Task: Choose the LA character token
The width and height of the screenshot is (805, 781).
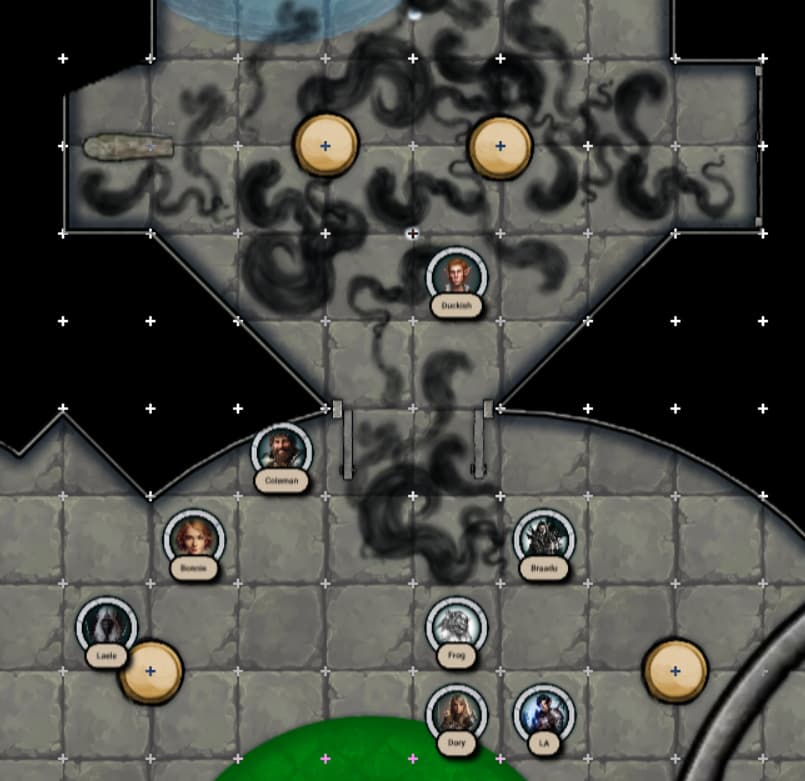Action: click(x=544, y=713)
